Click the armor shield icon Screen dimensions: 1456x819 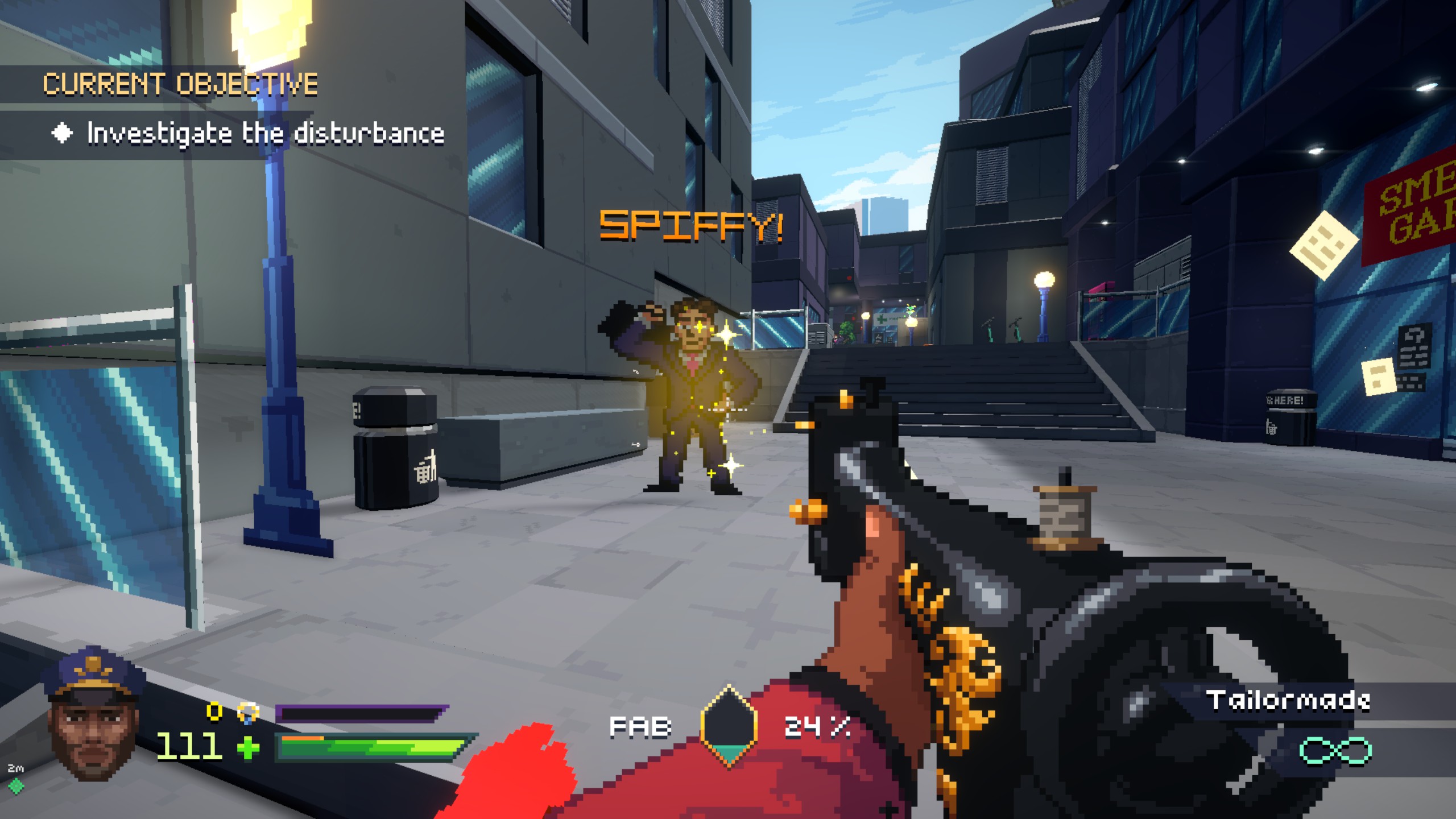(249, 712)
